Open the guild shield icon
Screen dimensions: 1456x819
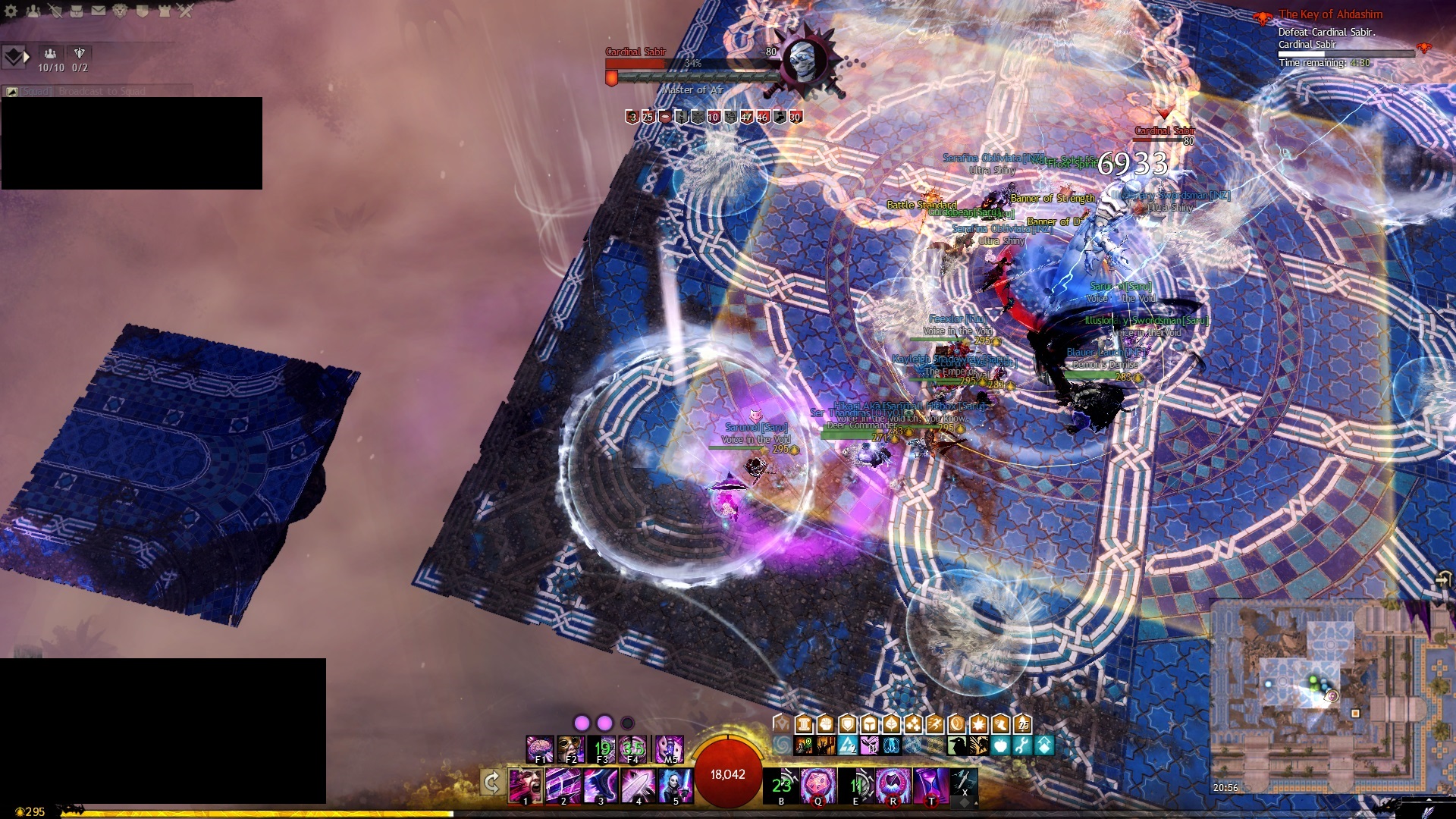pyautogui.click(x=143, y=11)
